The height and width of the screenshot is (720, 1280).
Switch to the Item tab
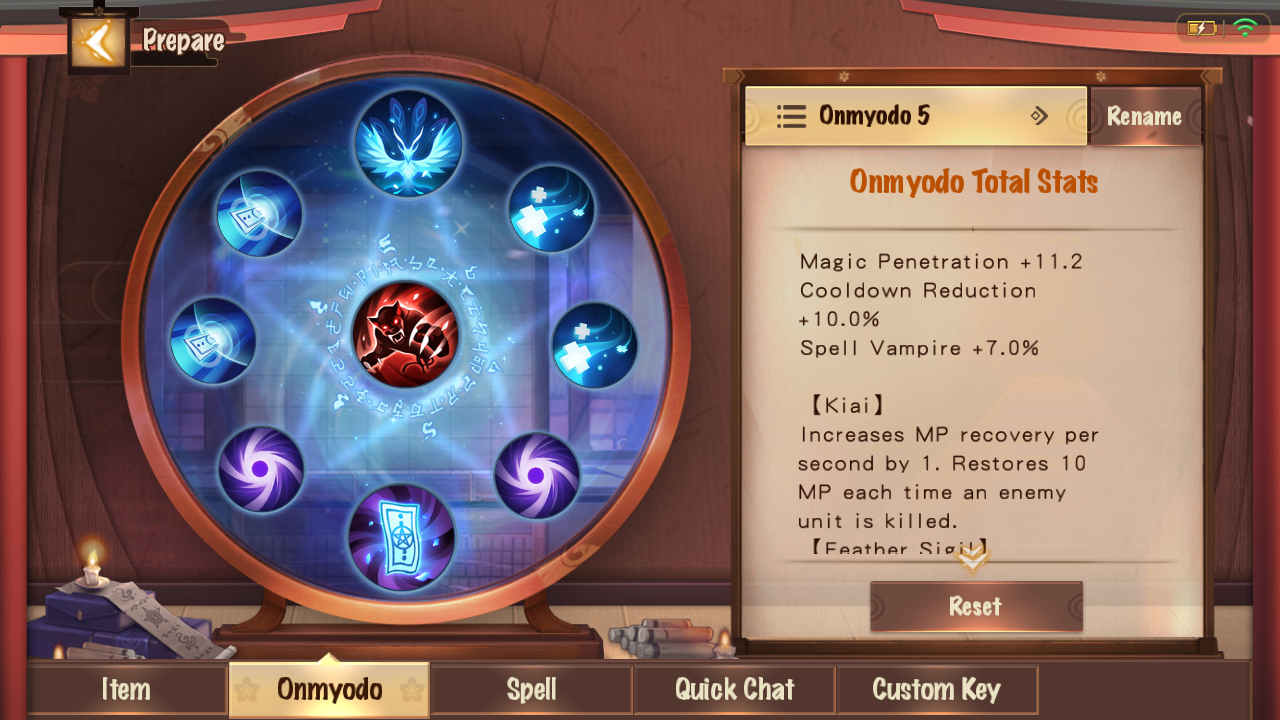pos(126,689)
